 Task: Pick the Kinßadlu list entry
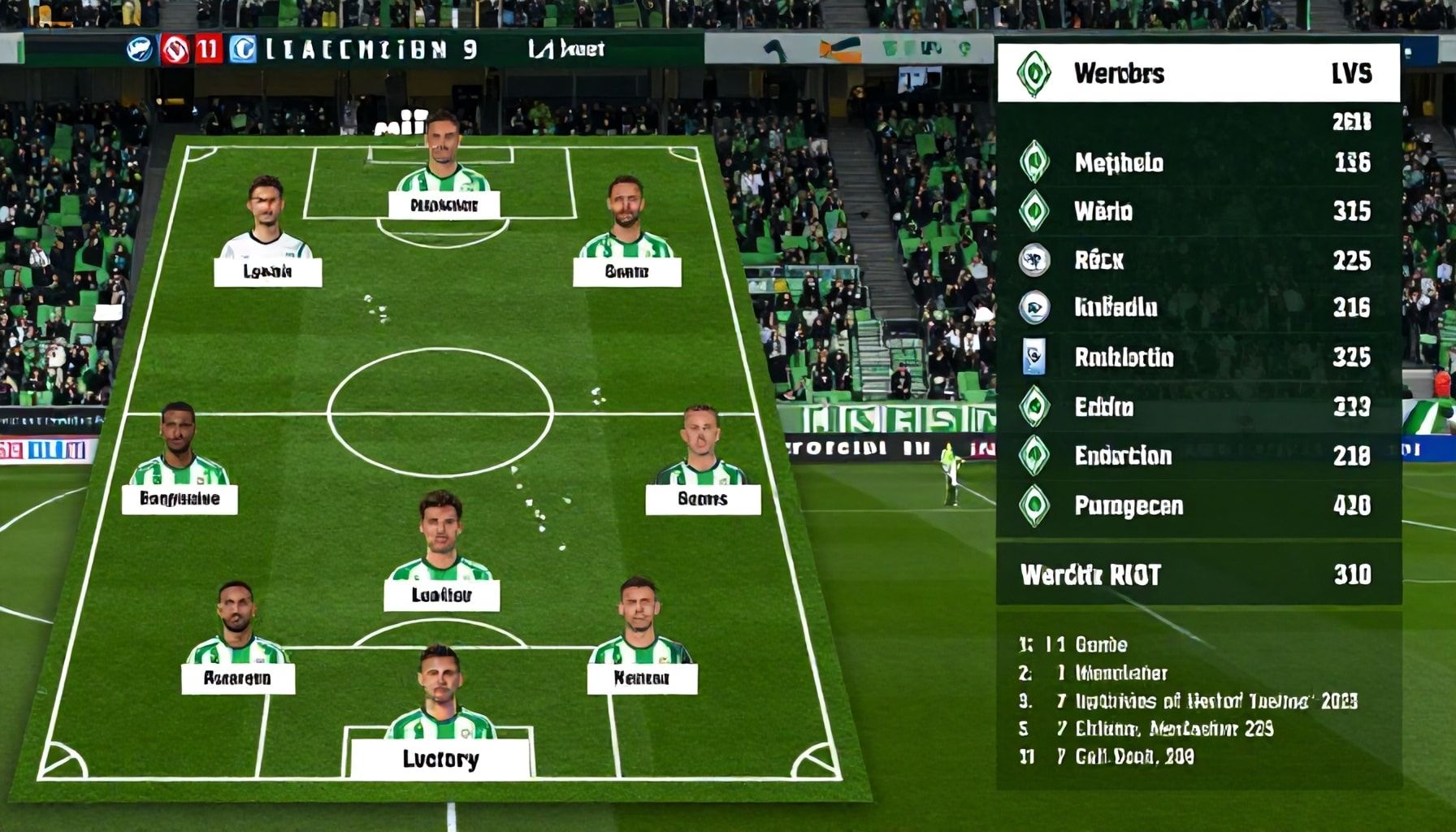click(x=1198, y=307)
